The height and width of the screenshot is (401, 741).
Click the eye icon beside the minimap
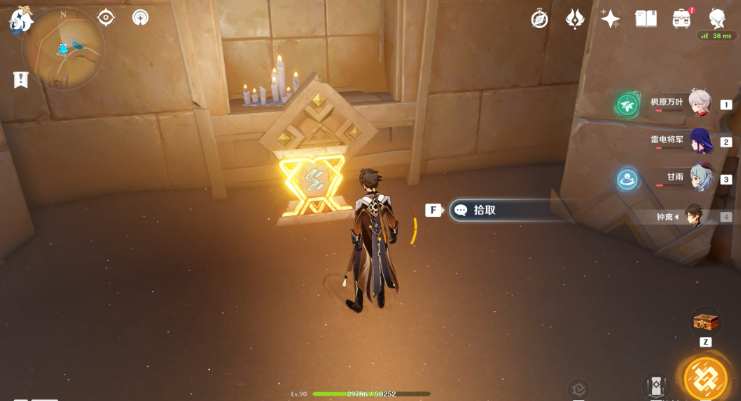tap(106, 17)
